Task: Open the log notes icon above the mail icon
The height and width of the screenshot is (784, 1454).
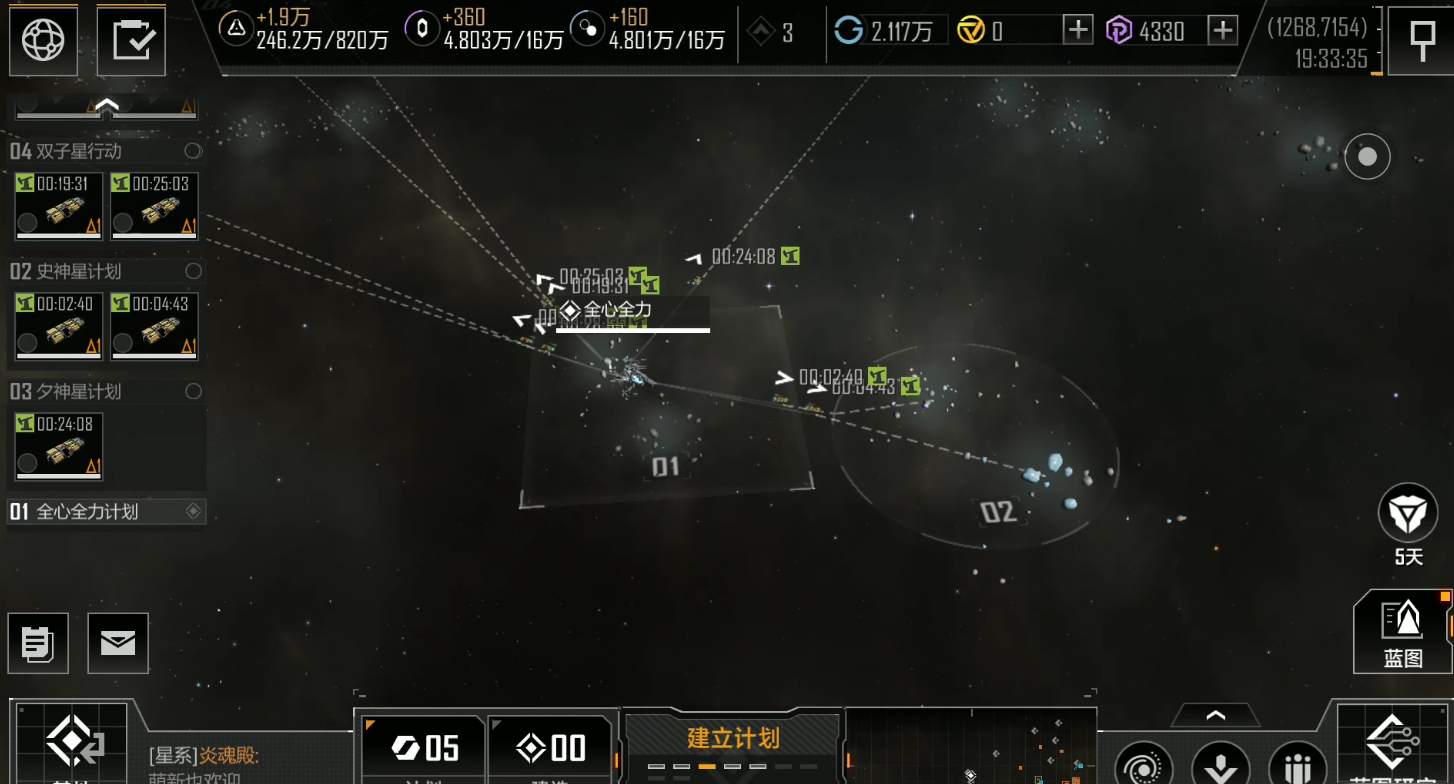Action: tap(38, 644)
